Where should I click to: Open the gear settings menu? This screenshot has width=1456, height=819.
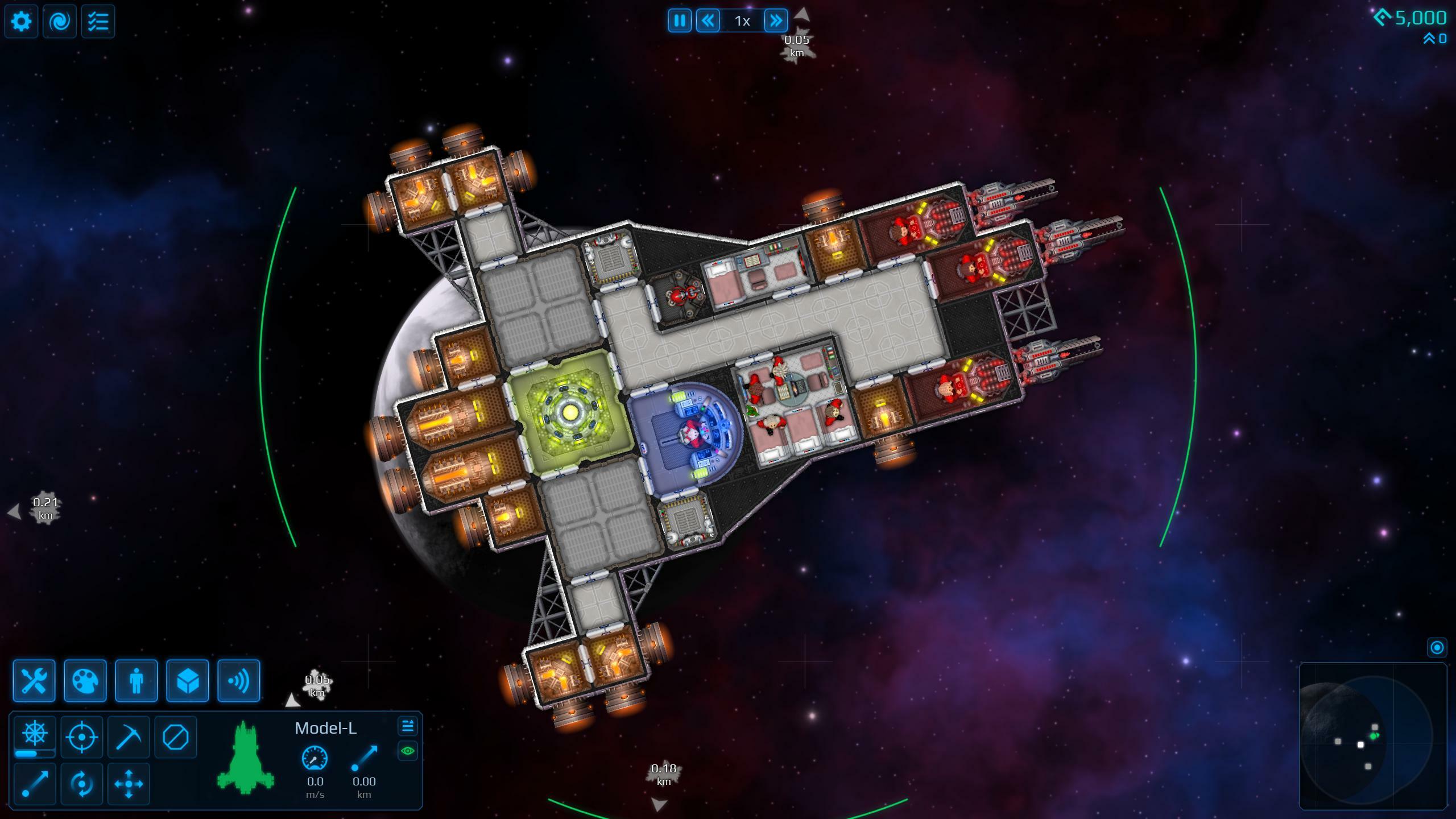(x=22, y=22)
